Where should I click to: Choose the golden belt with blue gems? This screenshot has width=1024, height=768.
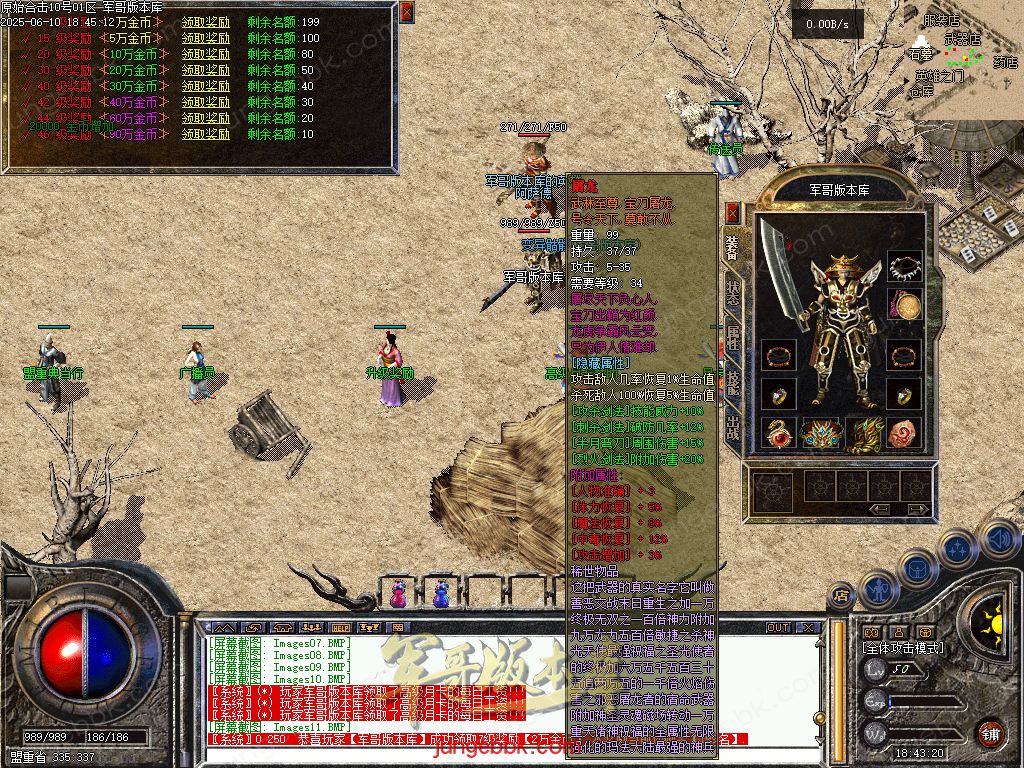coord(820,434)
